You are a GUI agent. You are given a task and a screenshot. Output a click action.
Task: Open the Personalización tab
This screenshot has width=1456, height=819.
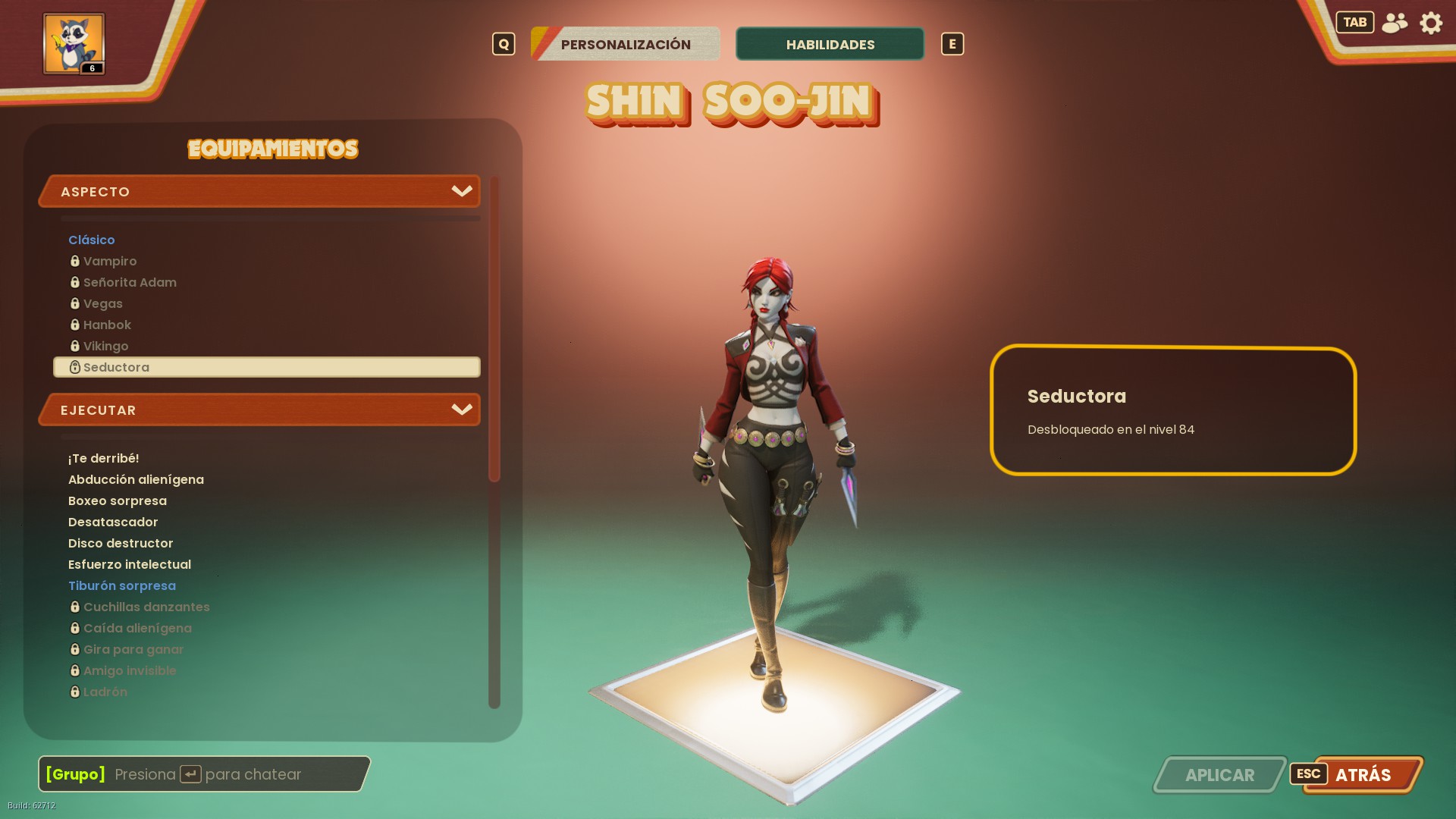(626, 44)
